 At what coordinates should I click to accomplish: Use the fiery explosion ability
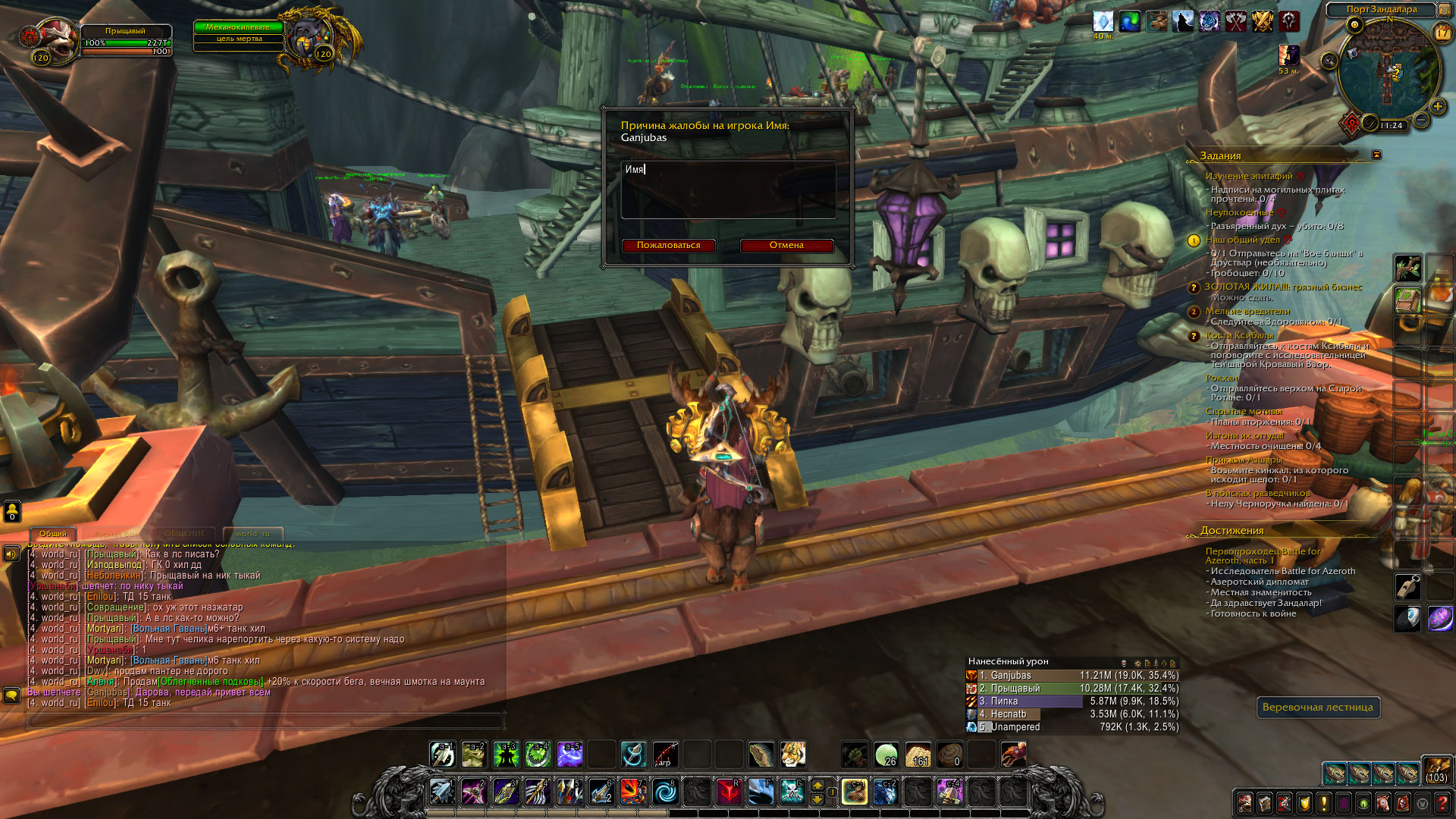click(x=632, y=792)
